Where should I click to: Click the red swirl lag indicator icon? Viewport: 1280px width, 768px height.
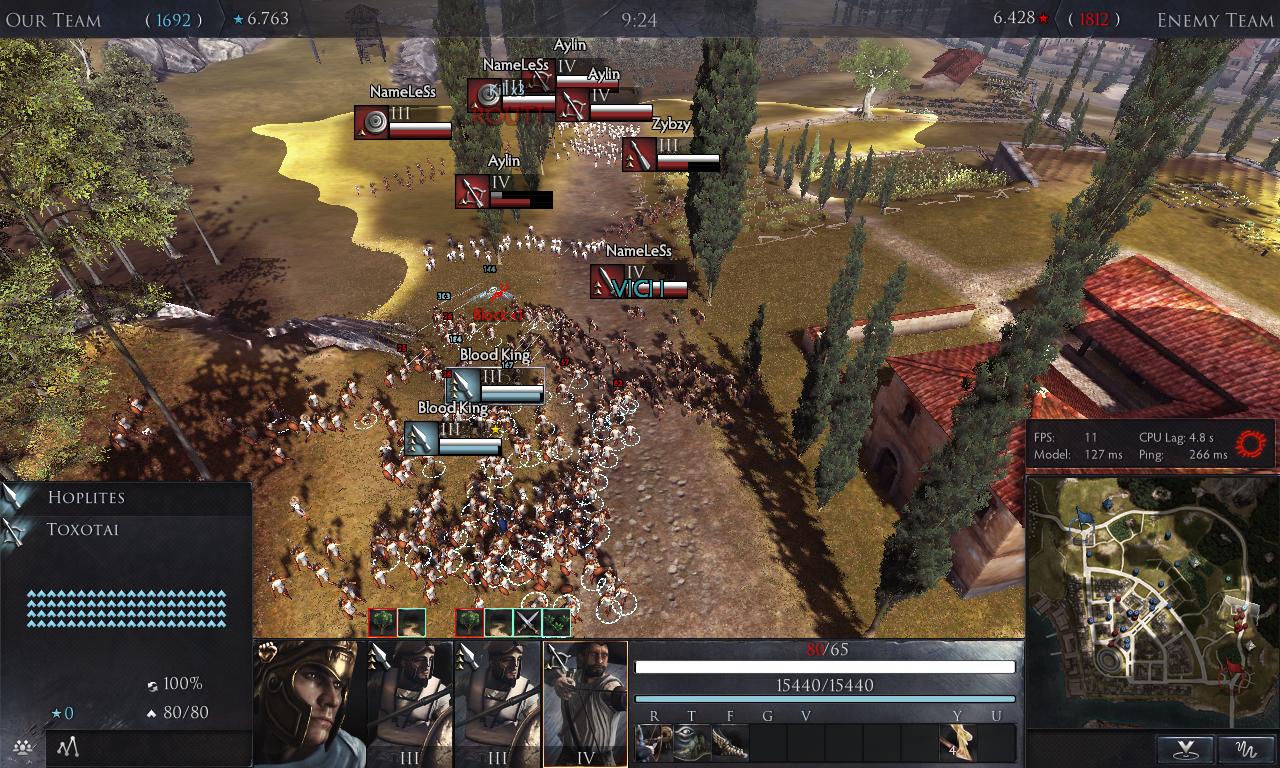coord(1252,443)
